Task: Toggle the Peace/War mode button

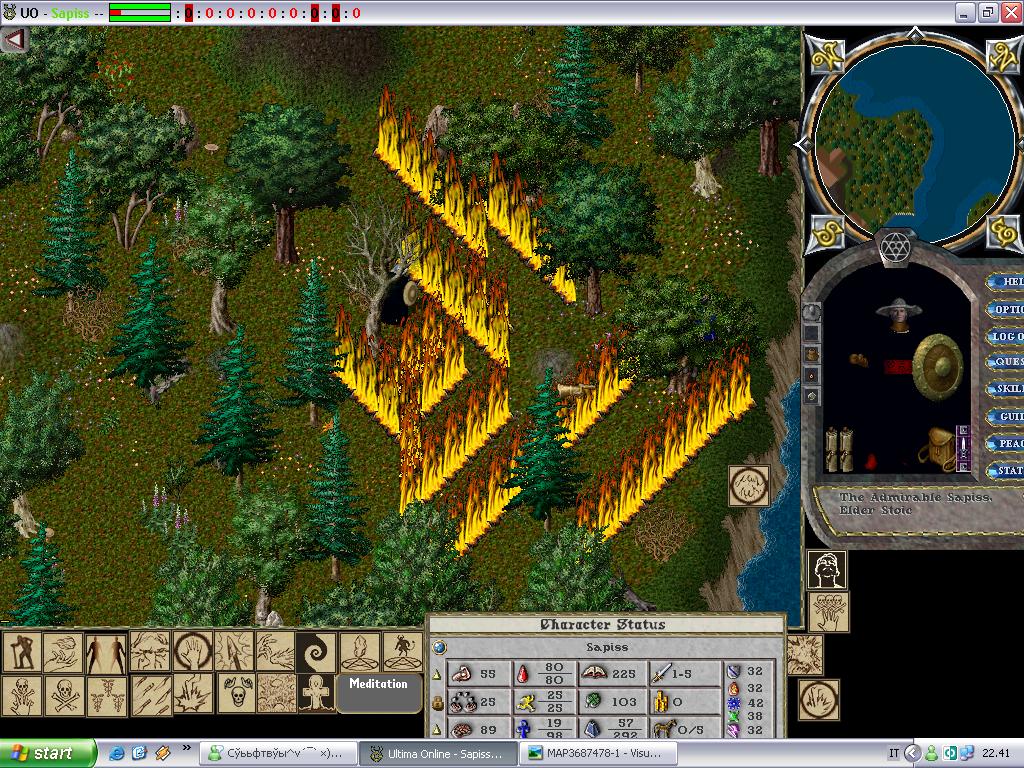Action: pyautogui.click(x=1007, y=443)
